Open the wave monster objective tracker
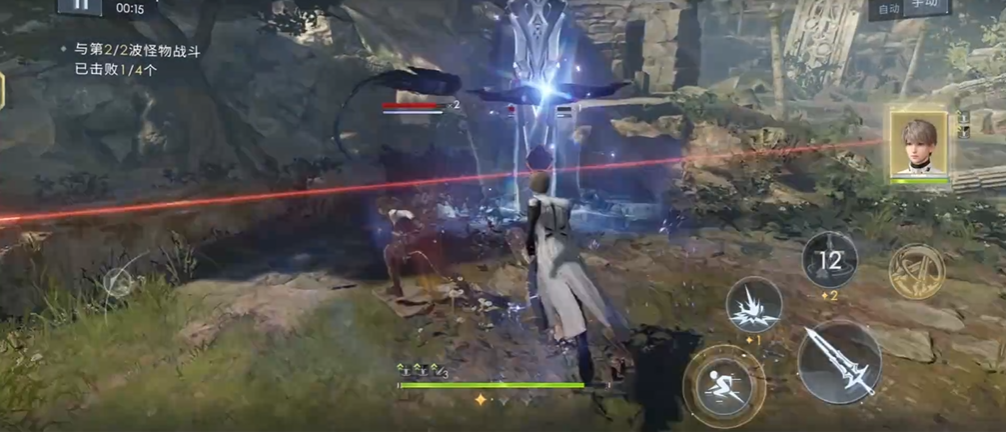 pyautogui.click(x=137, y=60)
